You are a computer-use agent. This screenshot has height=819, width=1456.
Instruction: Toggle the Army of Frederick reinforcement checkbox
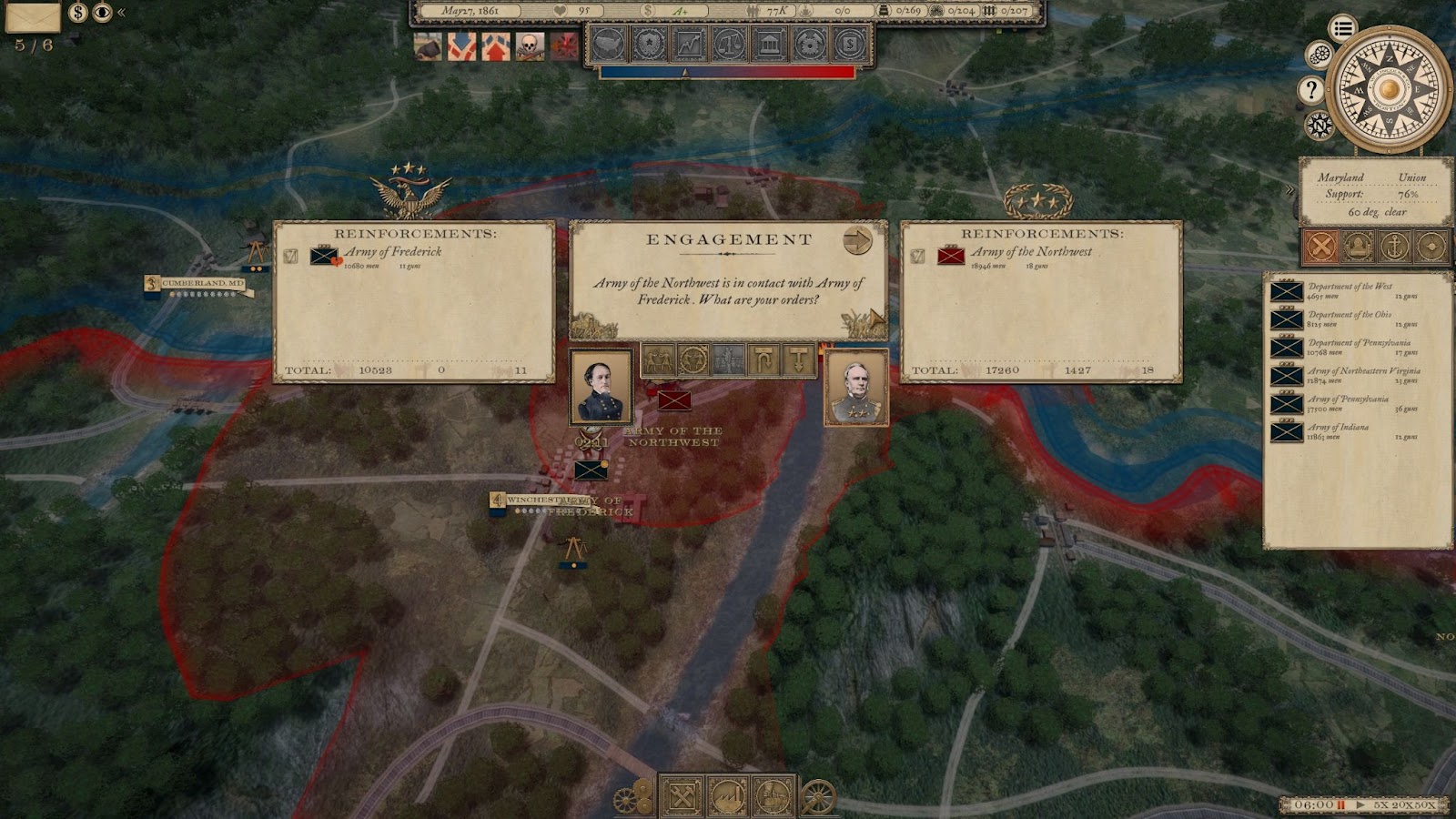coord(290,257)
